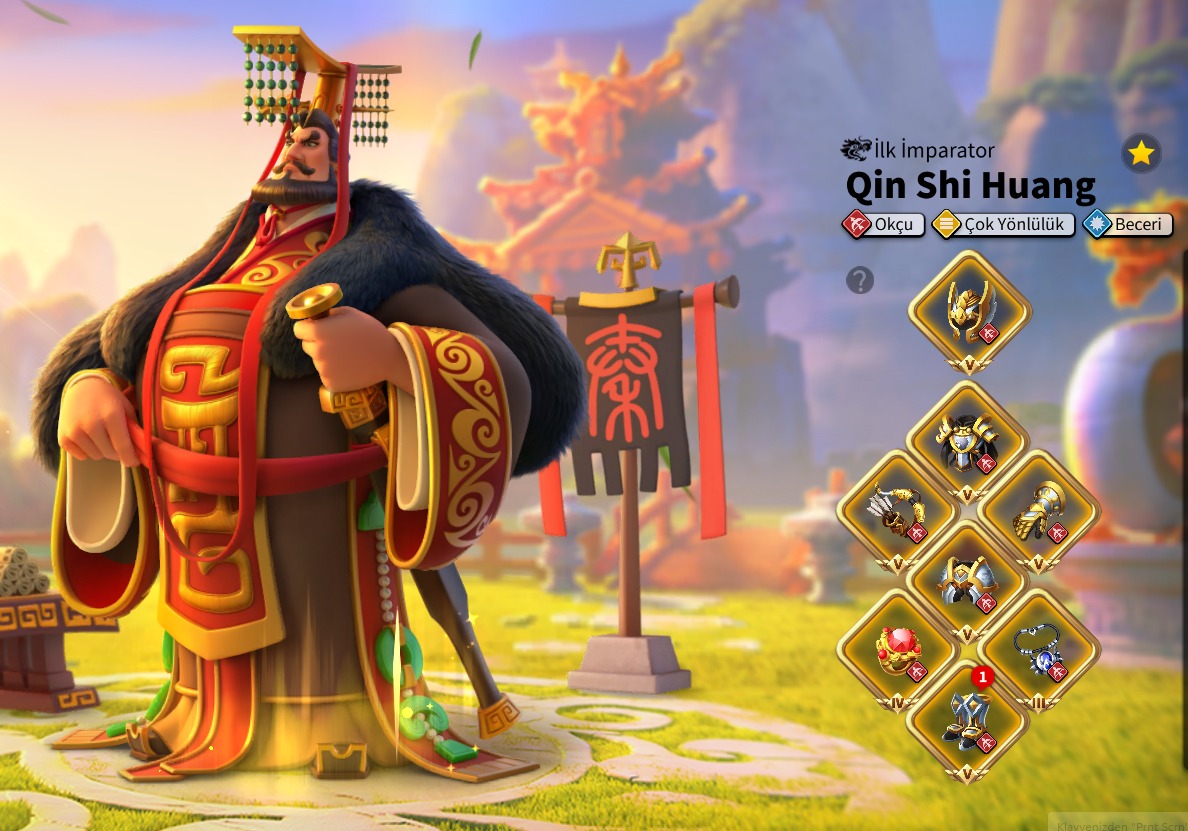The height and width of the screenshot is (831, 1188).
Task: Open the leg armor equipment slot
Action: click(967, 581)
